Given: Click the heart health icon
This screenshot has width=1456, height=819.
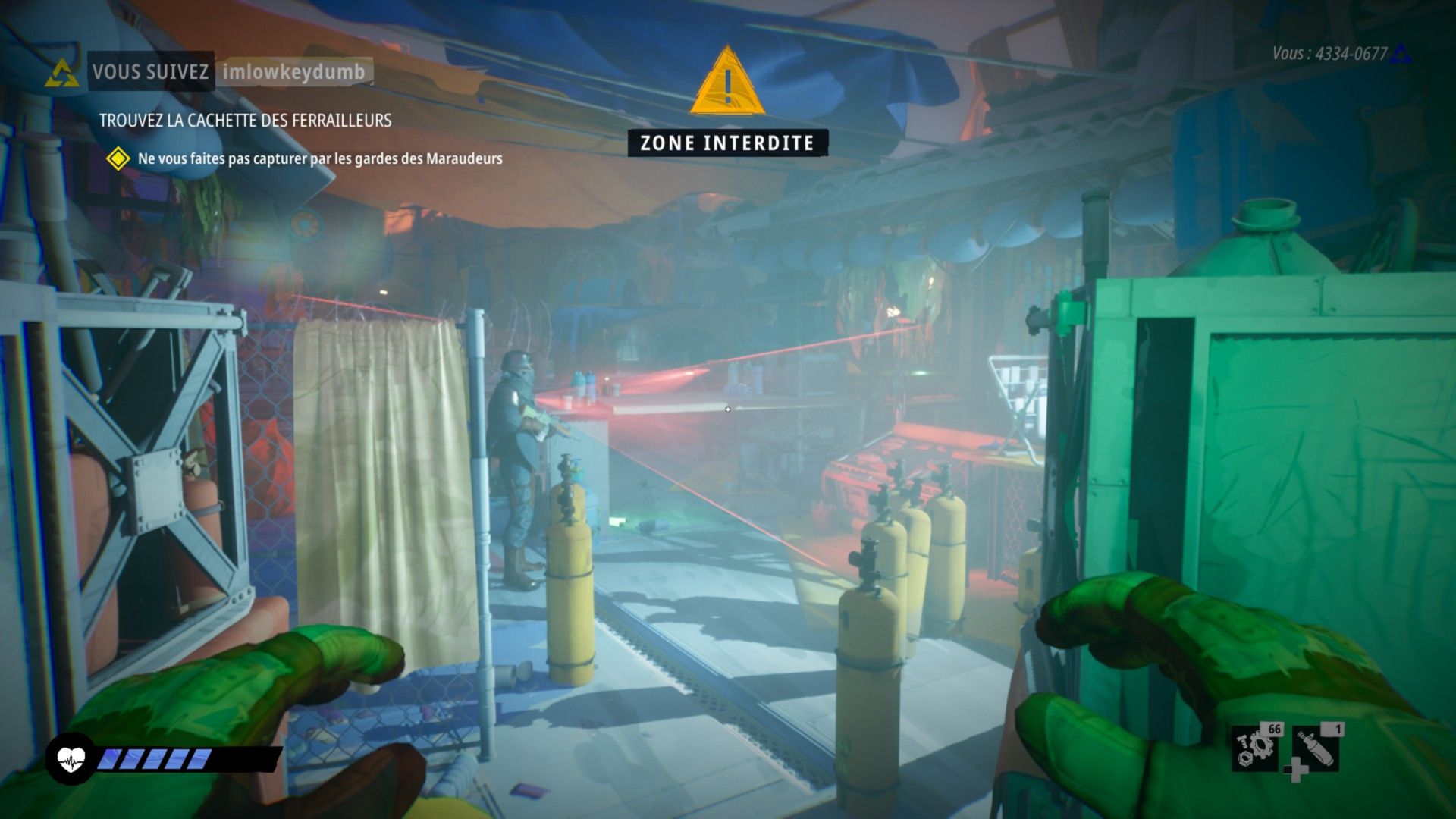Looking at the screenshot, I should 71,759.
